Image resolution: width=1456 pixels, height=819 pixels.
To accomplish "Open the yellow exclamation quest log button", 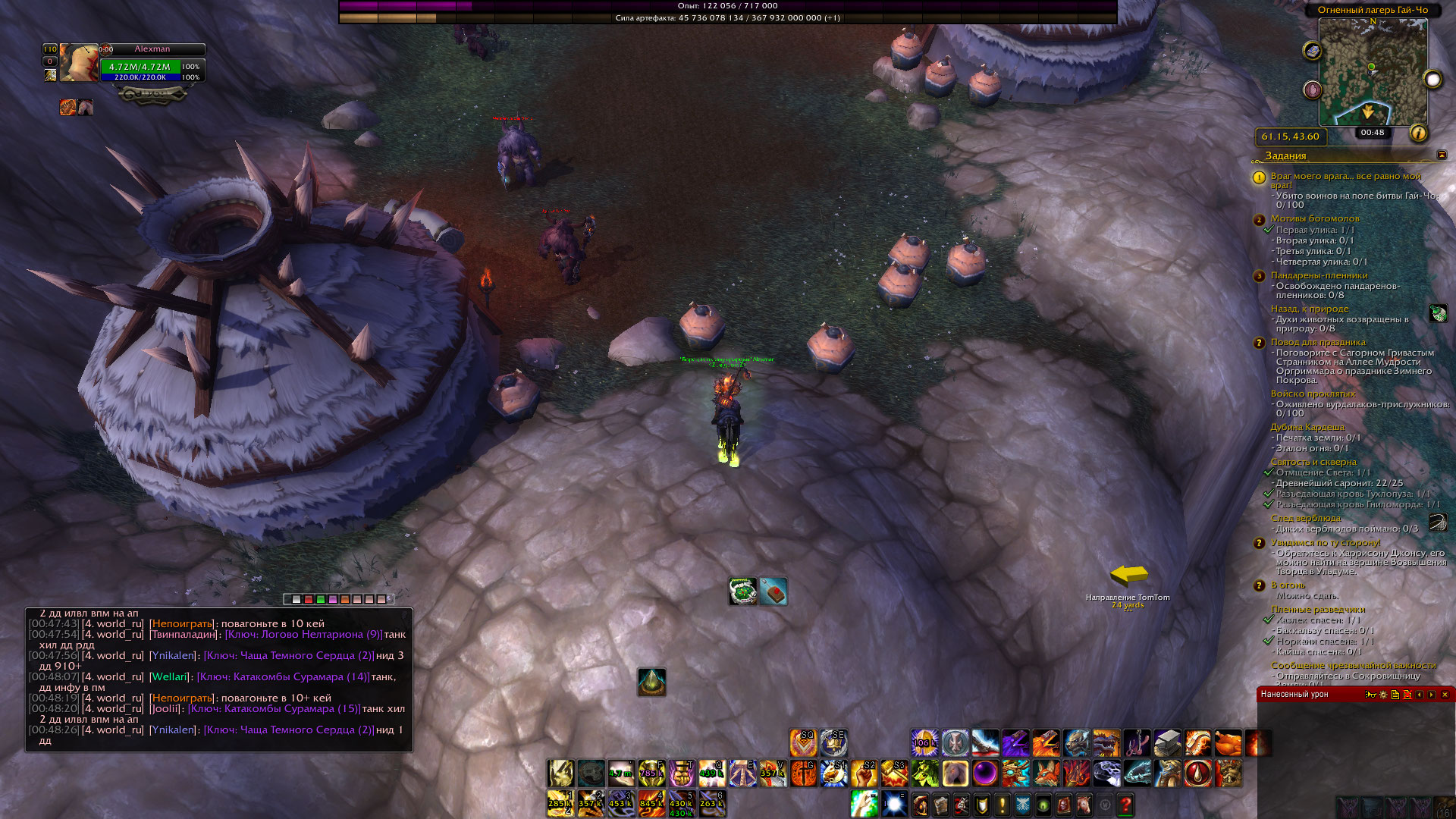I will coord(1002,804).
